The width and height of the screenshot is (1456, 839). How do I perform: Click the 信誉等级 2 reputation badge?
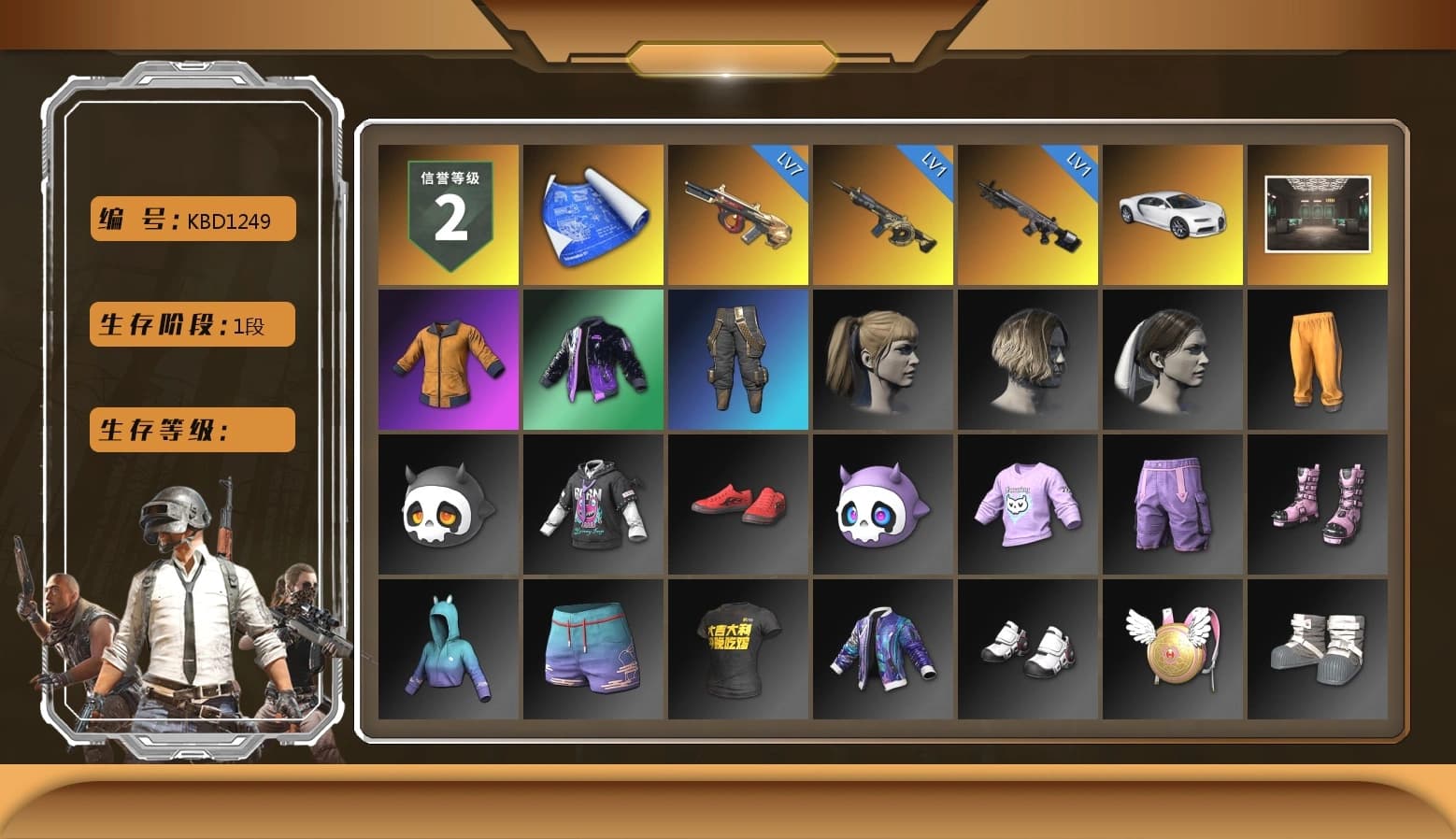click(448, 215)
